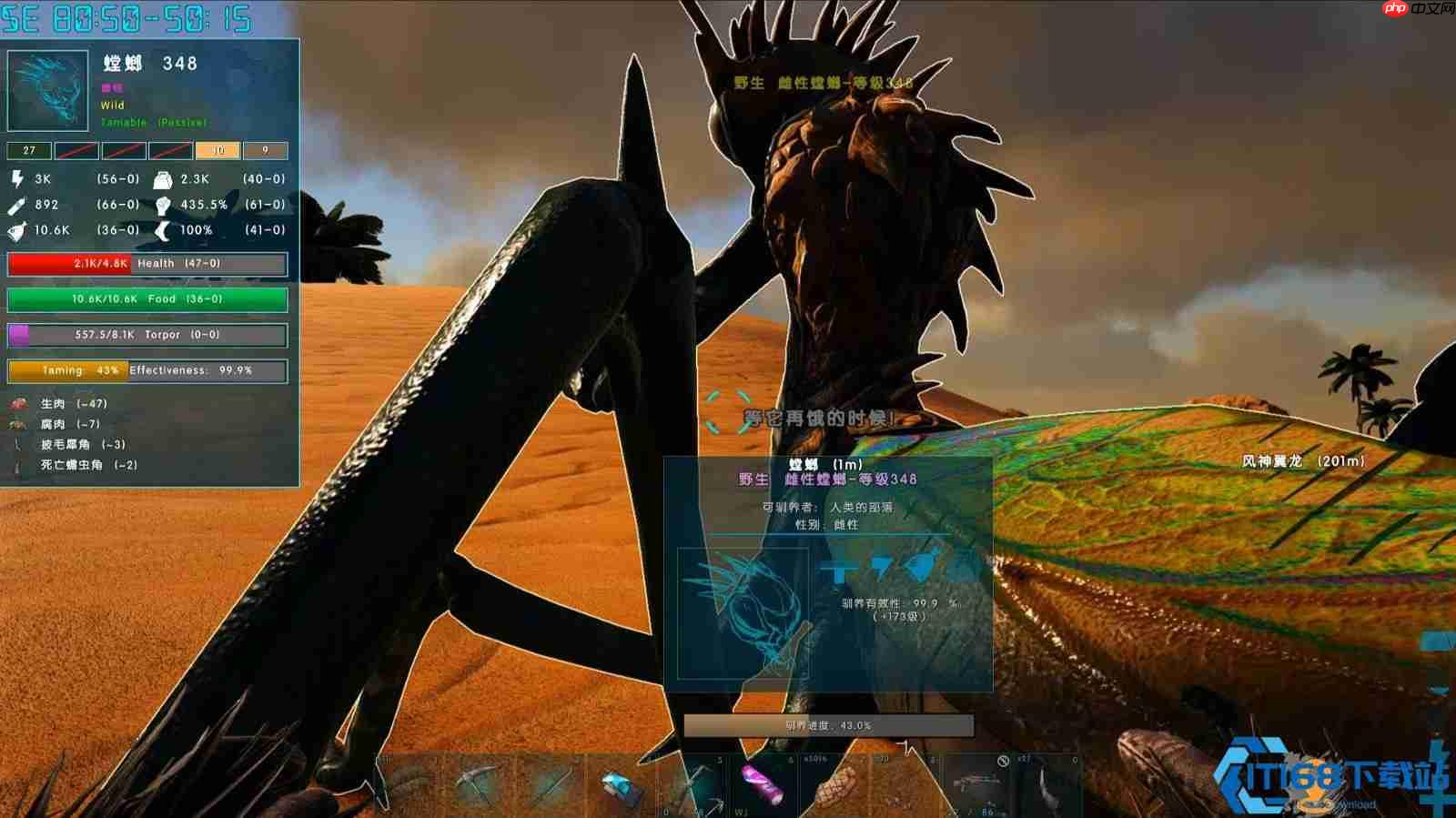Choose the pink cylinder hotbar item
Screen dimensions: 1456x818
click(762, 783)
